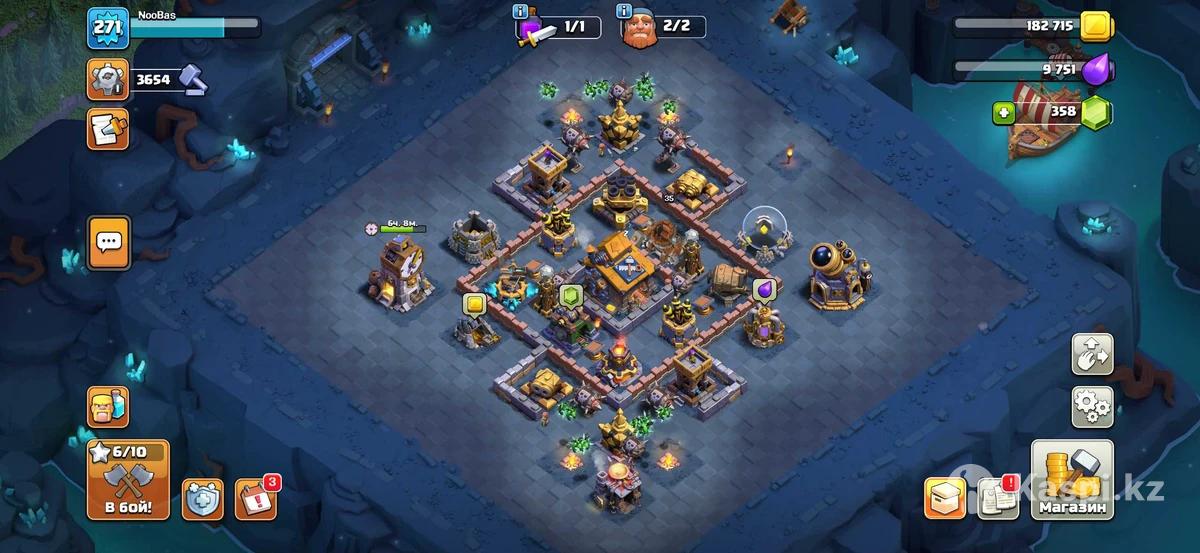The height and width of the screenshot is (553, 1200).
Task: Tap the green plus to buy gems
Action: [1004, 113]
